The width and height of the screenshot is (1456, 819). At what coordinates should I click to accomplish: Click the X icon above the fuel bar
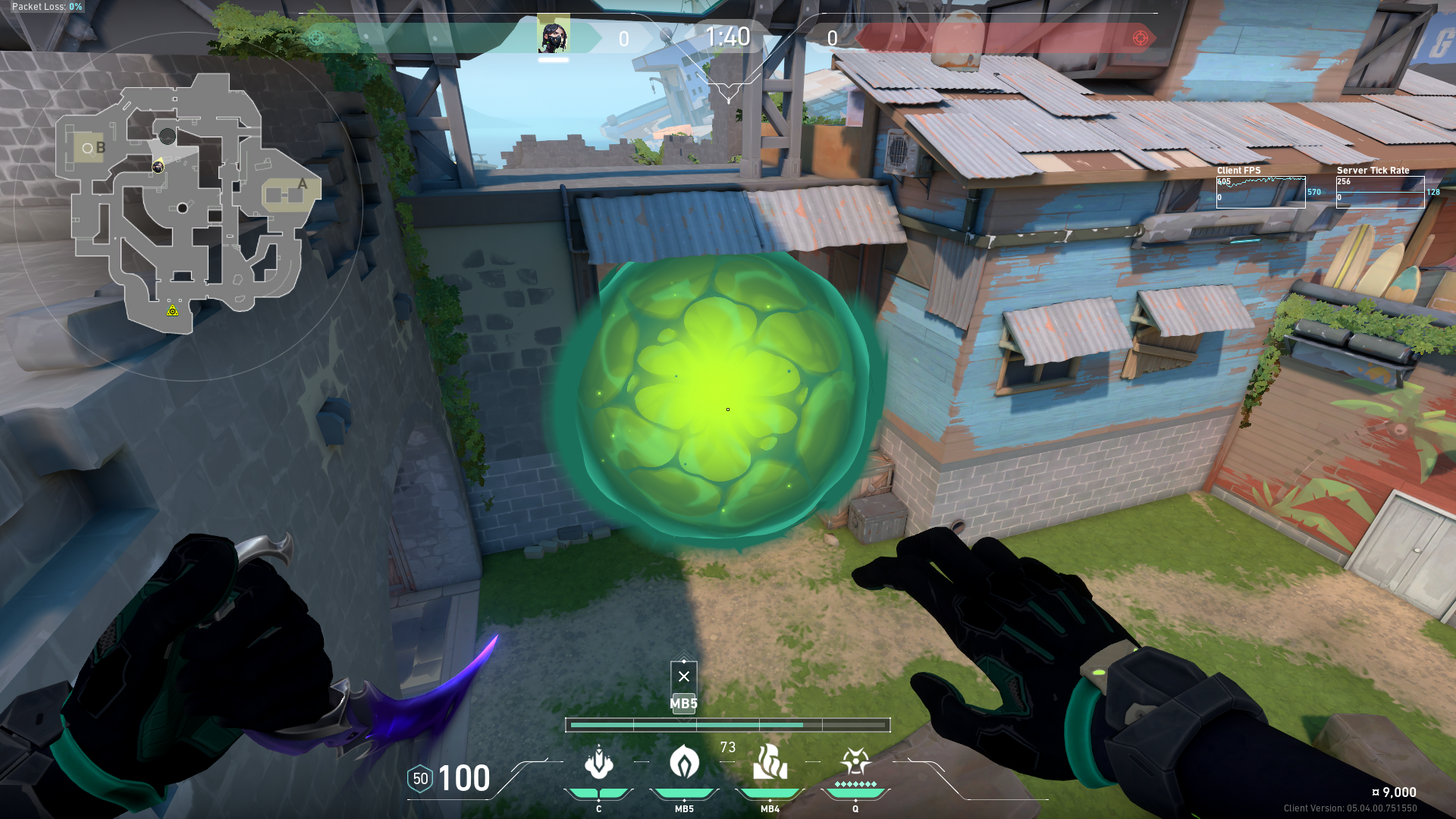684,676
